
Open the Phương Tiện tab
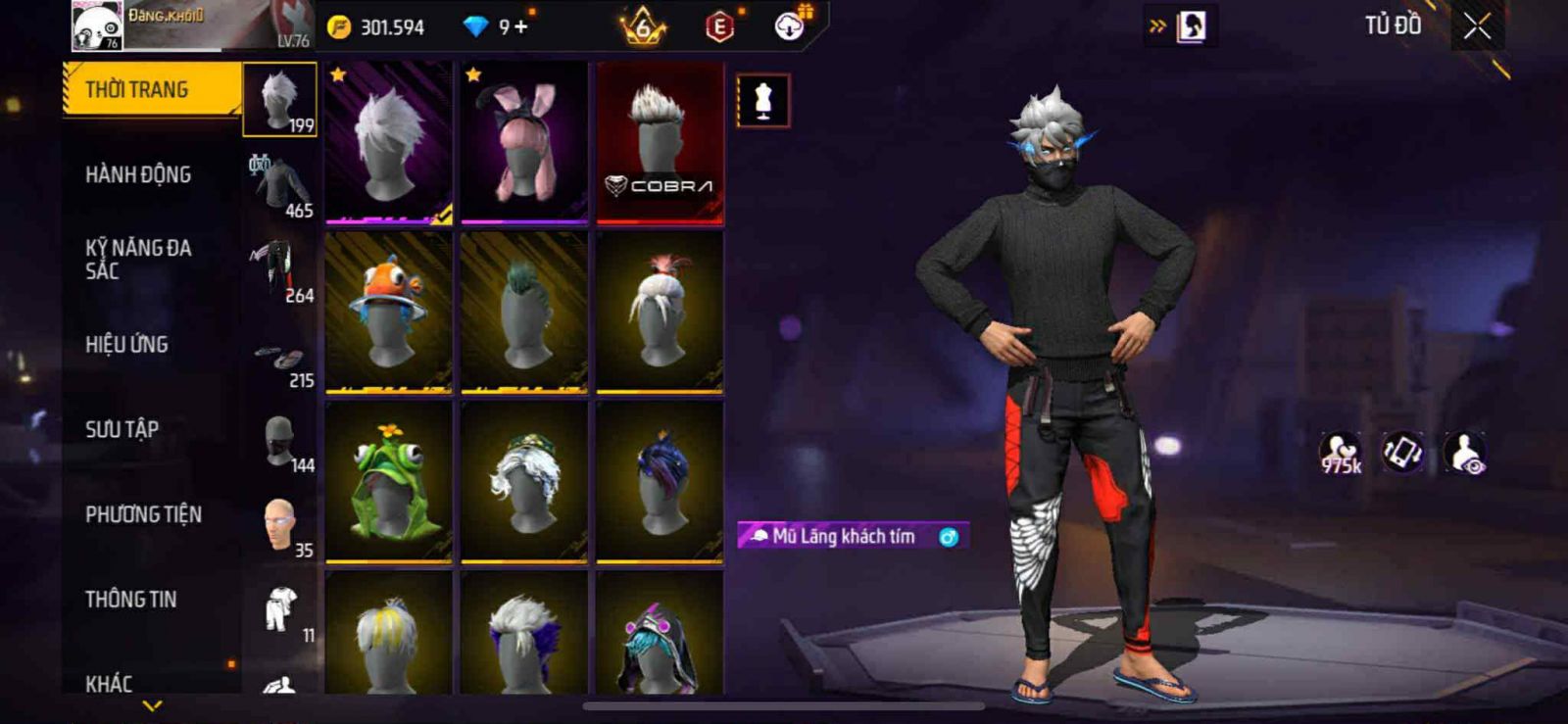(143, 514)
